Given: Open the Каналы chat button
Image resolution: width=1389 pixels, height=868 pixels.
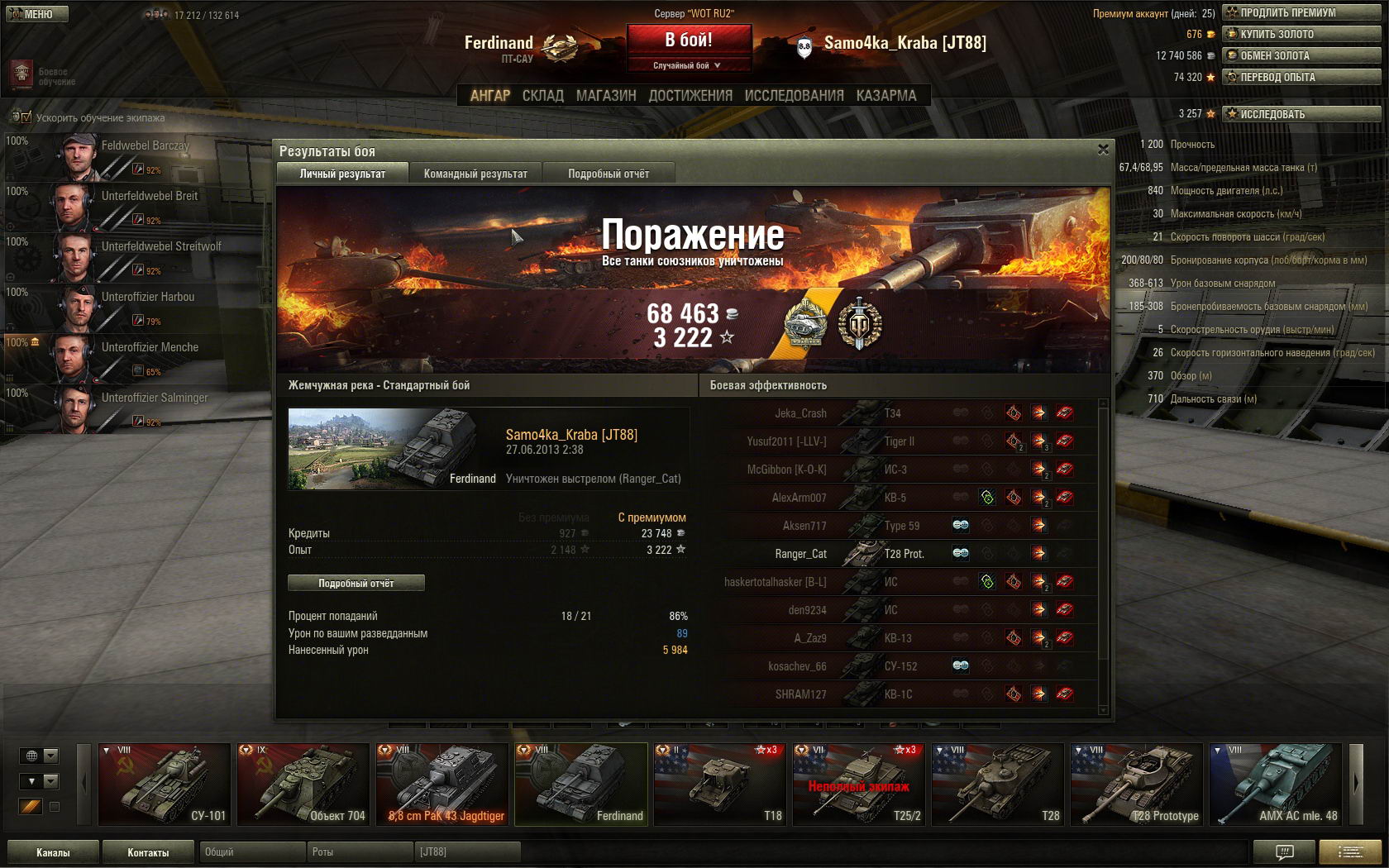Looking at the screenshot, I should (53, 852).
